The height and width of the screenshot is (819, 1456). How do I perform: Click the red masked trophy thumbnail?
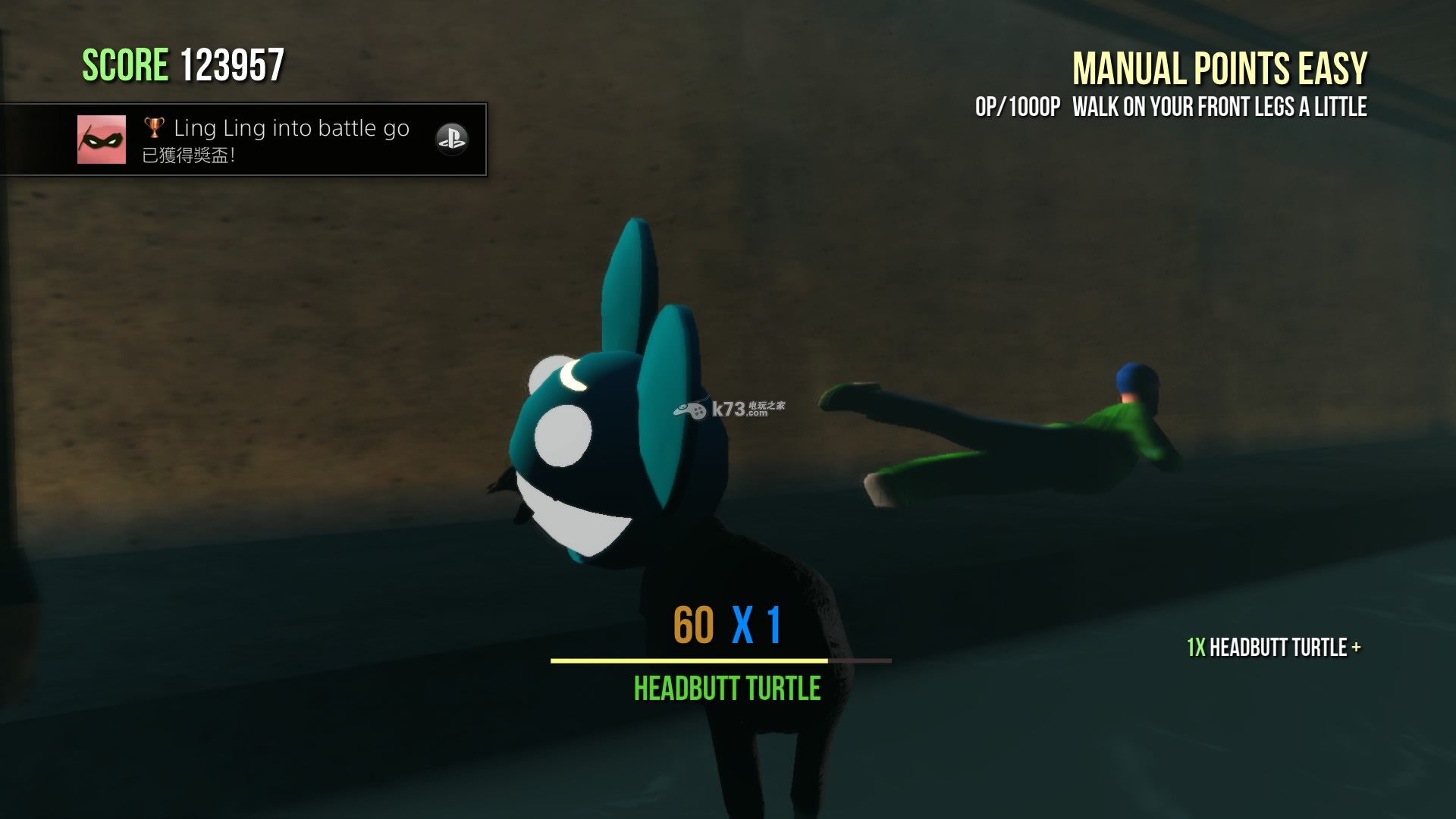[102, 140]
